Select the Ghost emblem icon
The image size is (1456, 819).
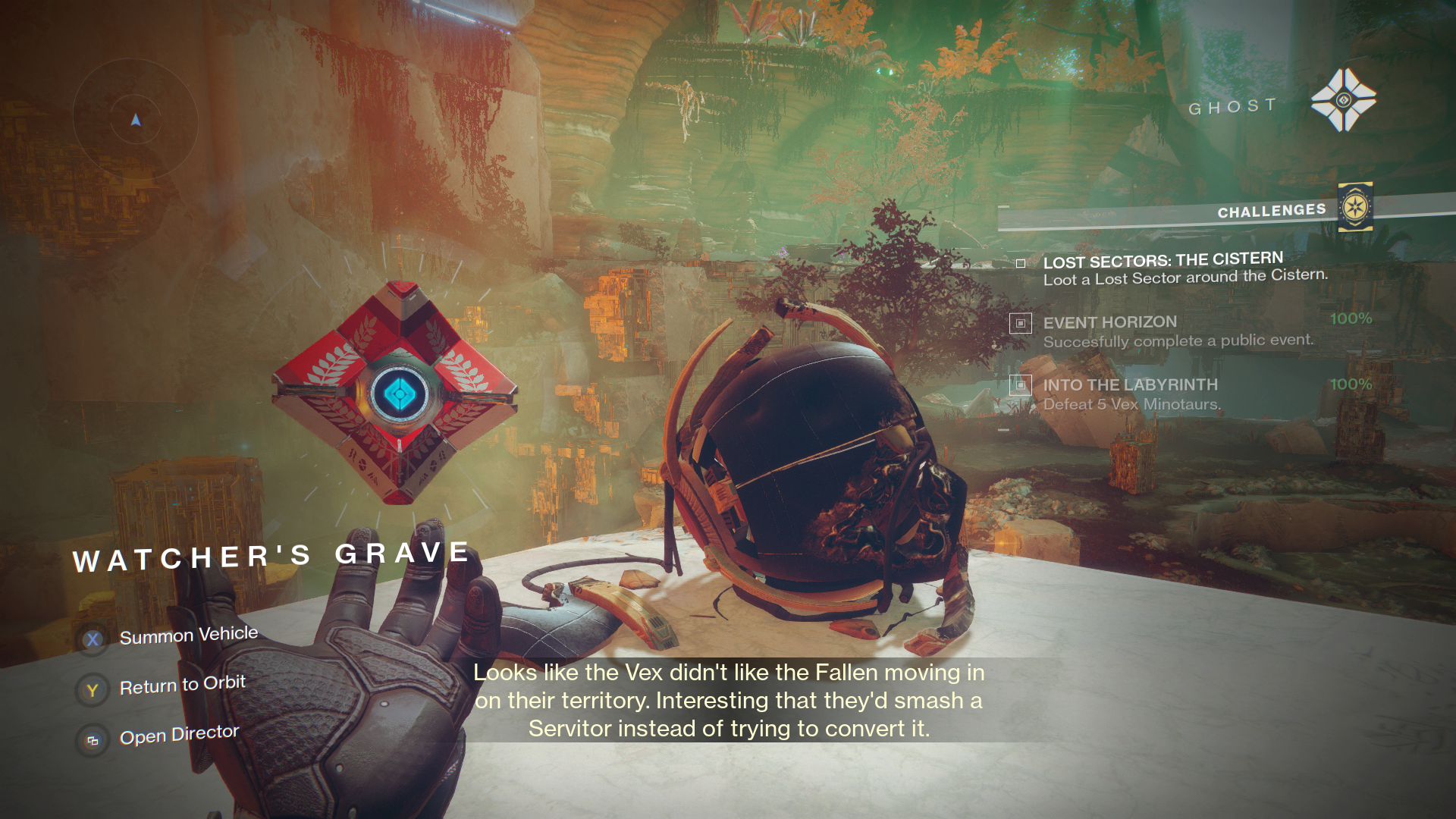pyautogui.click(x=1343, y=100)
